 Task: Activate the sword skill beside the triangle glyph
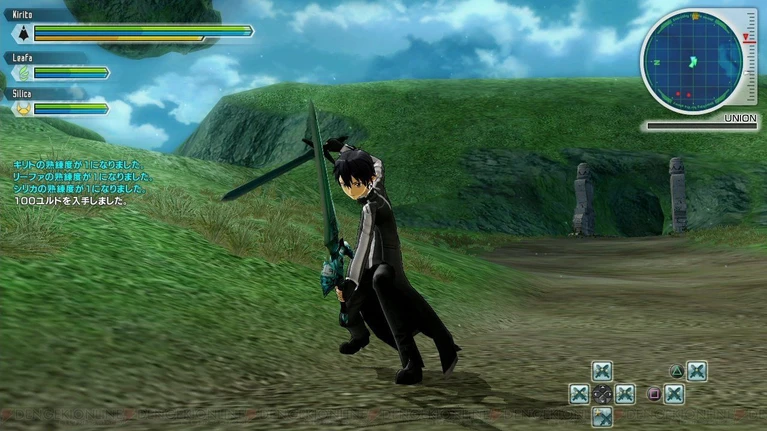pyautogui.click(x=697, y=372)
